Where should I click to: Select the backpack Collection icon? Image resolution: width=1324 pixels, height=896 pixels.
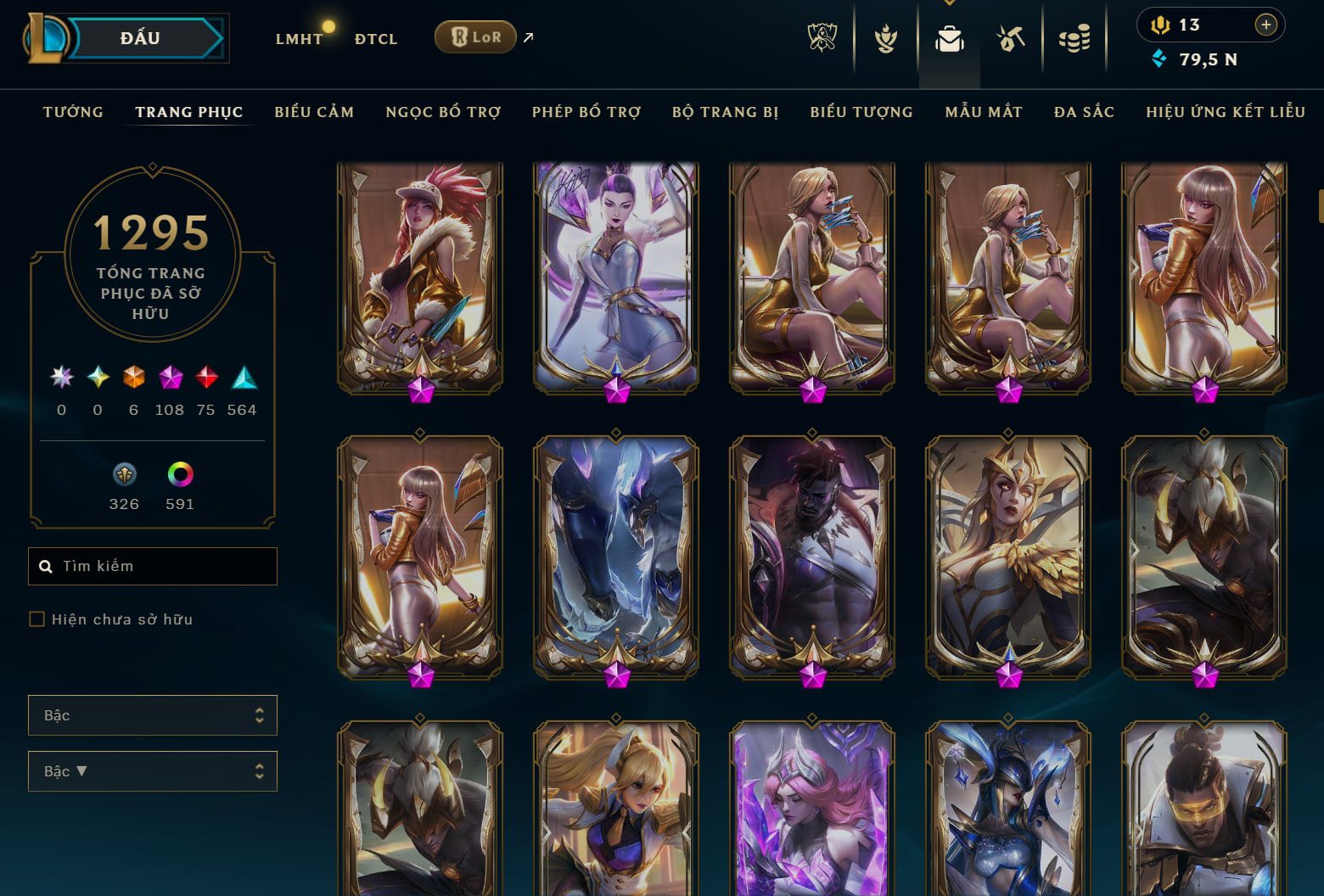click(949, 40)
